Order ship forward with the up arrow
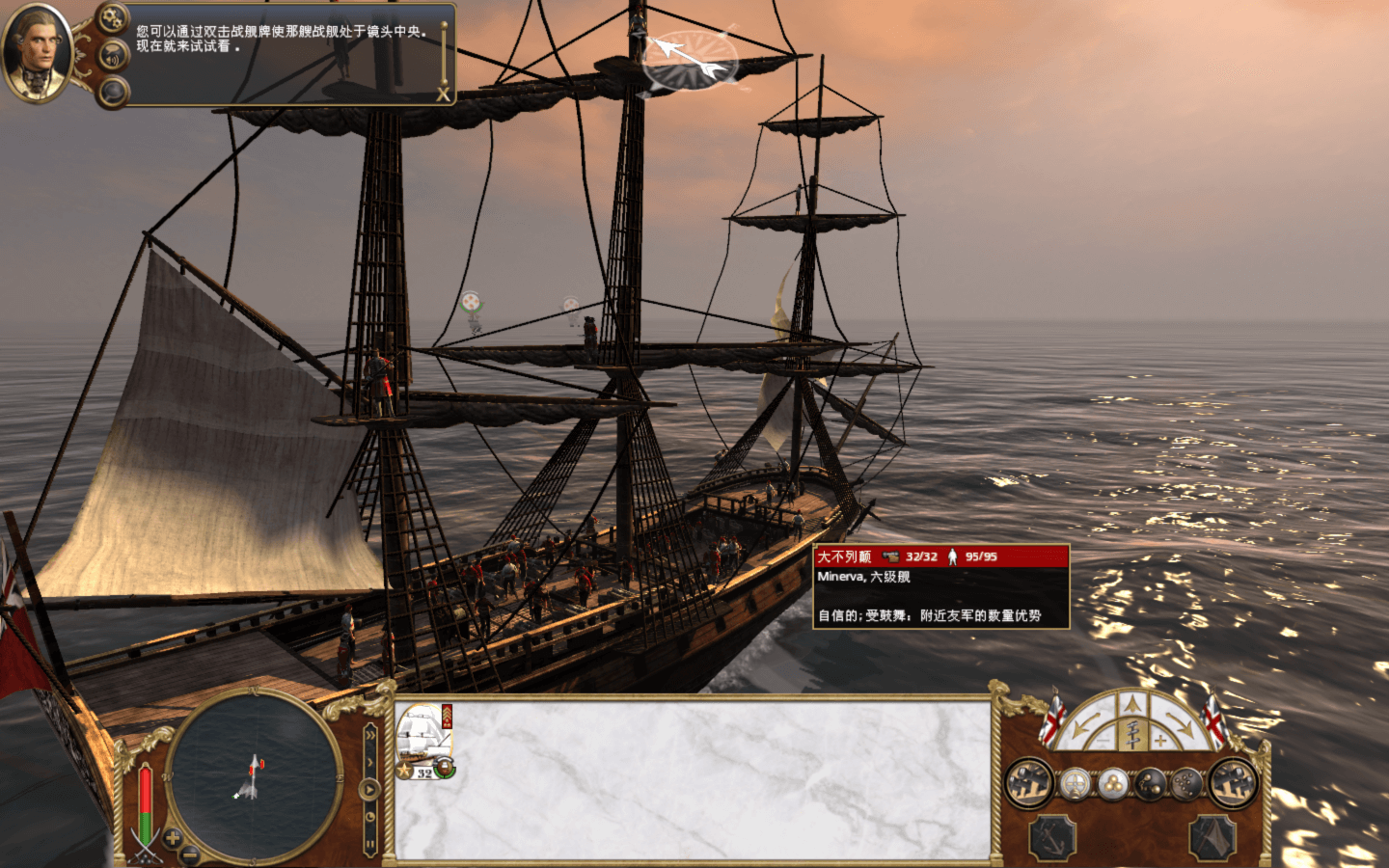Image resolution: width=1389 pixels, height=868 pixels. coord(1133,705)
